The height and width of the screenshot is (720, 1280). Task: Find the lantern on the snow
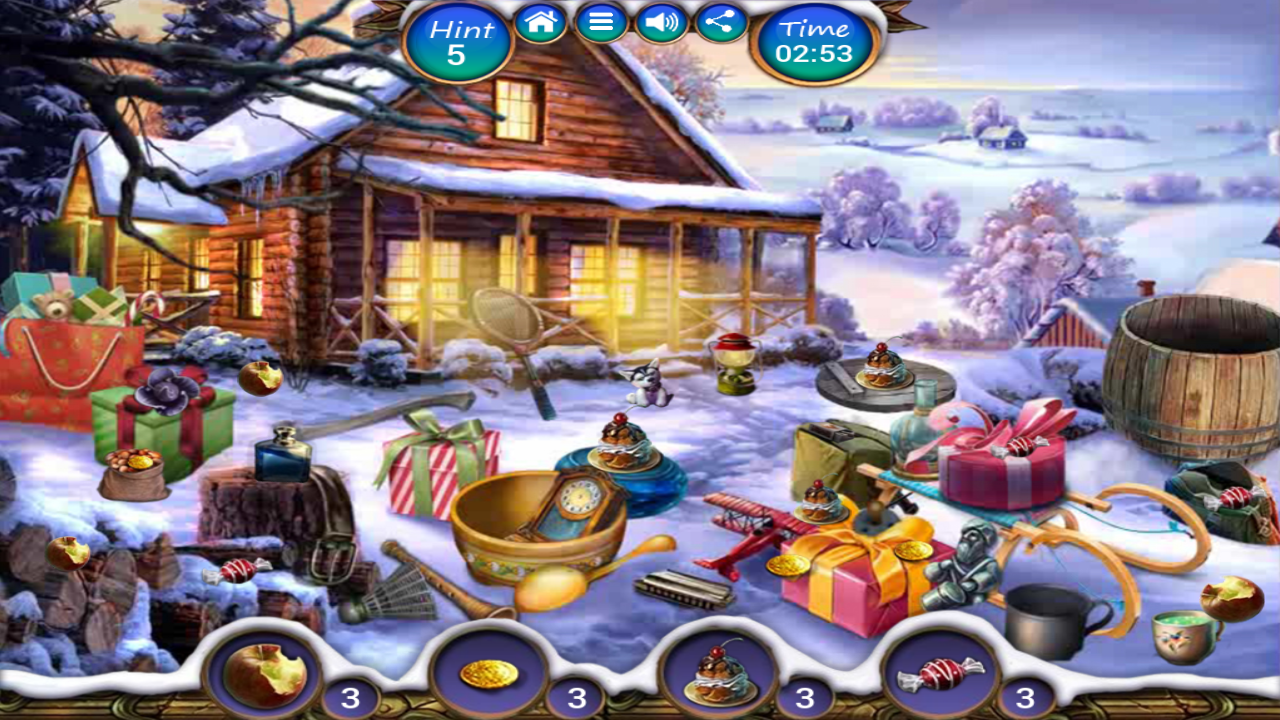[733, 360]
